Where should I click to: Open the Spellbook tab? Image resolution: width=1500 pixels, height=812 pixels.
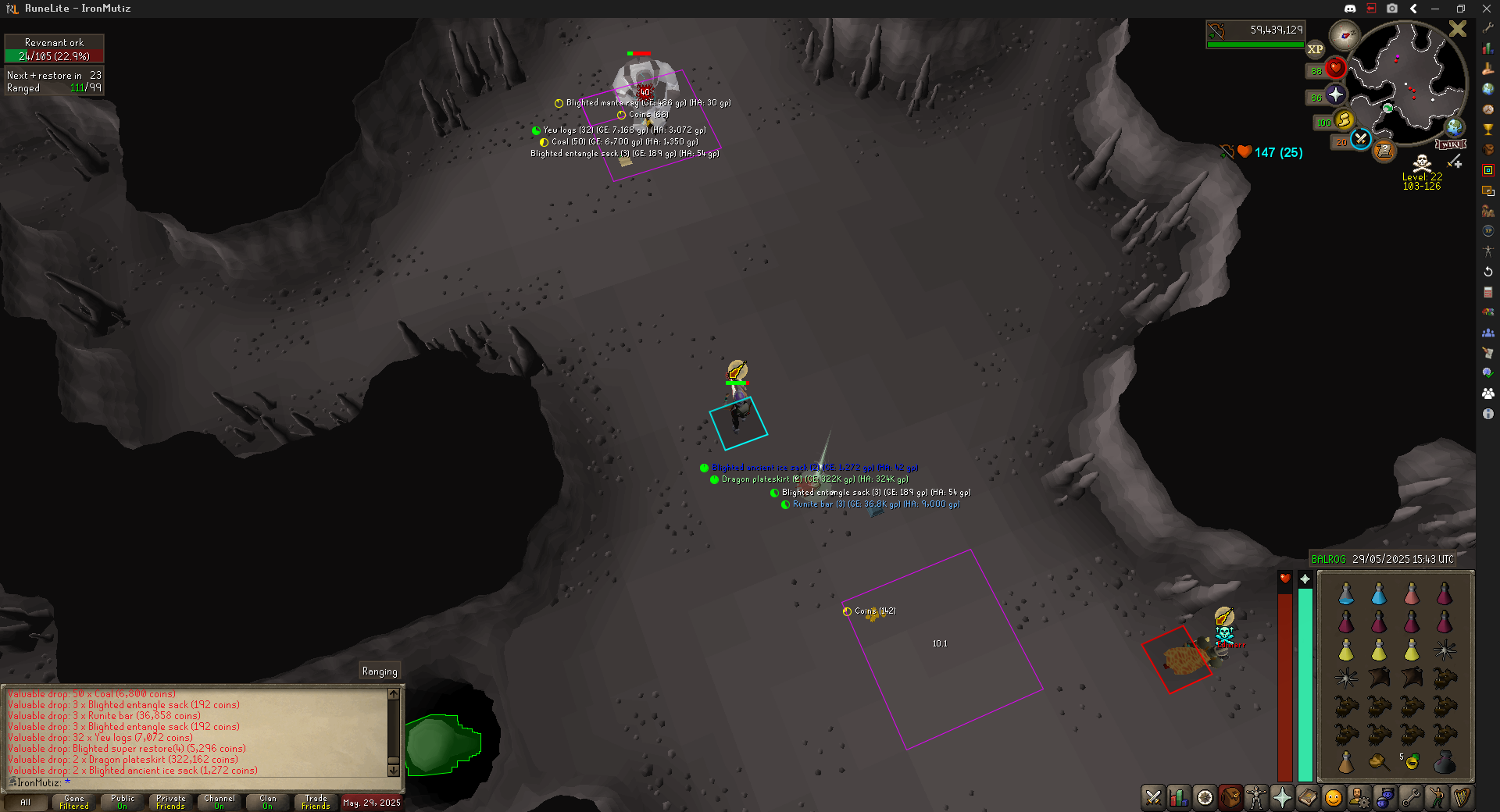tap(1308, 797)
